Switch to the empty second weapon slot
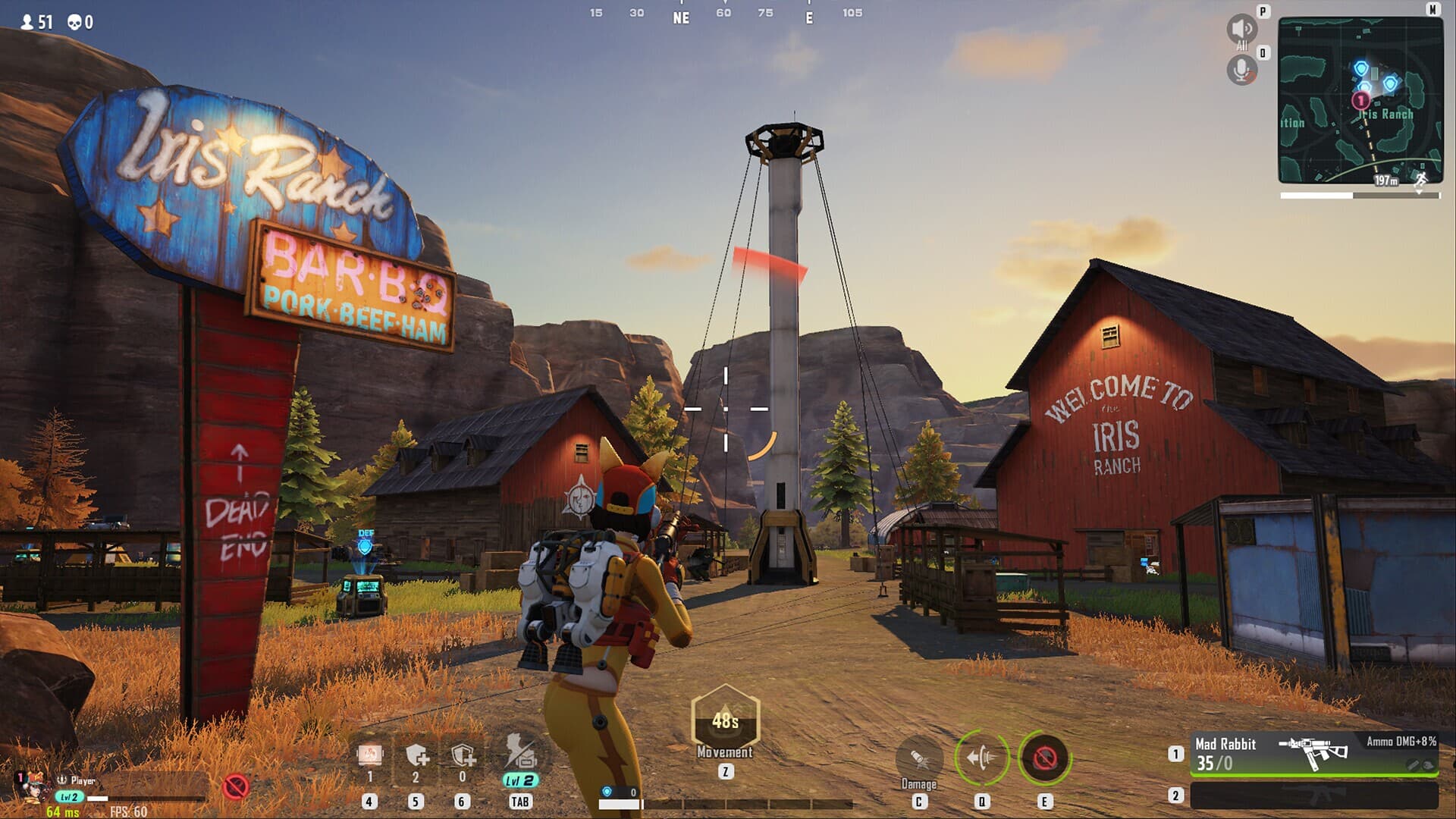Image resolution: width=1456 pixels, height=819 pixels. click(x=1313, y=795)
